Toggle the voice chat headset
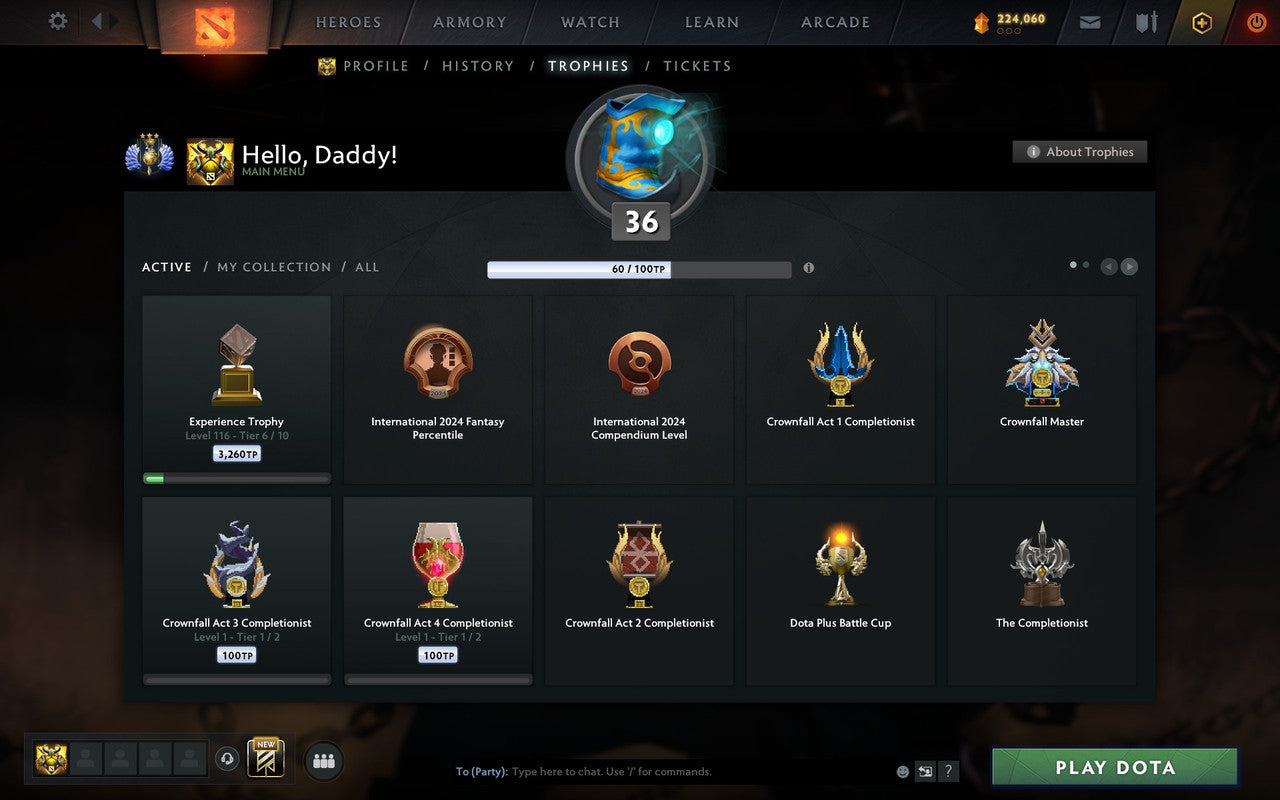Screen dimensions: 1280x800 click(x=227, y=760)
